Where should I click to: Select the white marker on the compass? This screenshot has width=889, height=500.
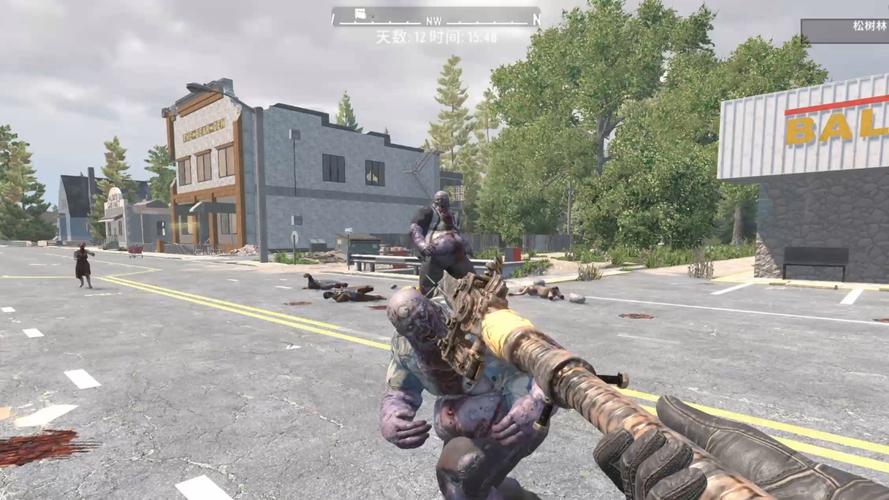[x=360, y=15]
